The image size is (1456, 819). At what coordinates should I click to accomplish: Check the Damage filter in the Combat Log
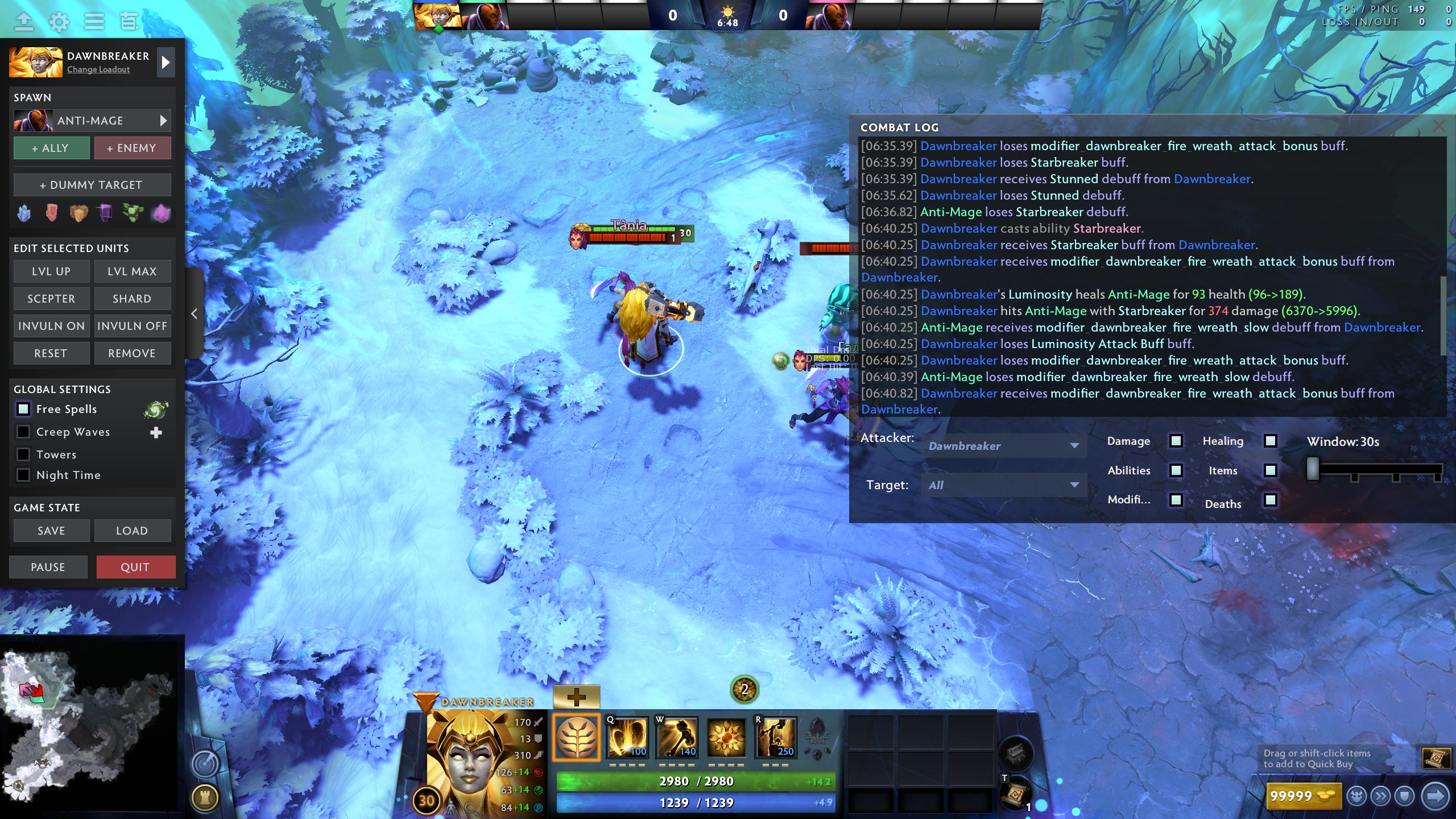tap(1176, 440)
